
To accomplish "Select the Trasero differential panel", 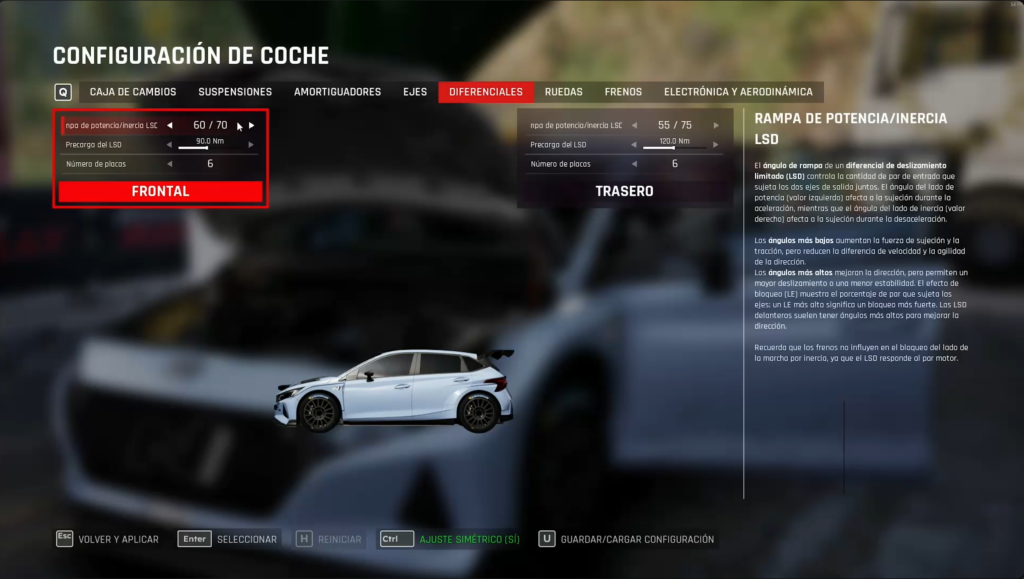I will click(624, 191).
